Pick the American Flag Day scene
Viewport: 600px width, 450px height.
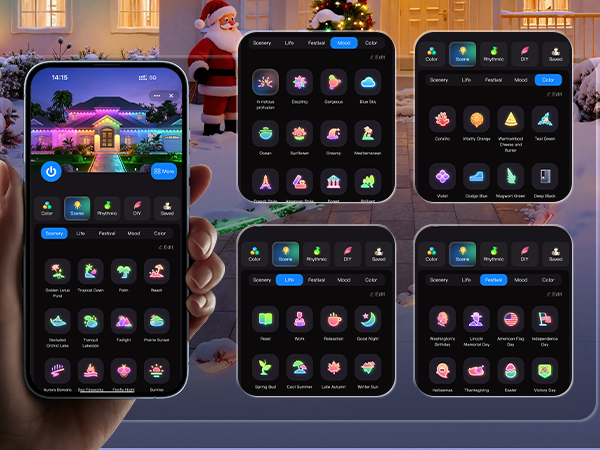pos(510,319)
